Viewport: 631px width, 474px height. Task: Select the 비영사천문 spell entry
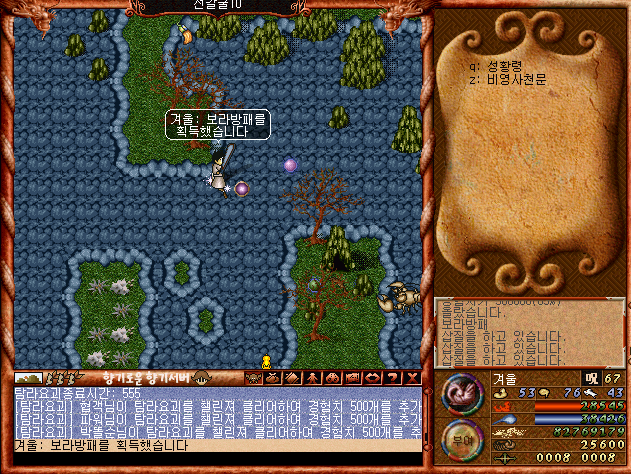coord(516,79)
